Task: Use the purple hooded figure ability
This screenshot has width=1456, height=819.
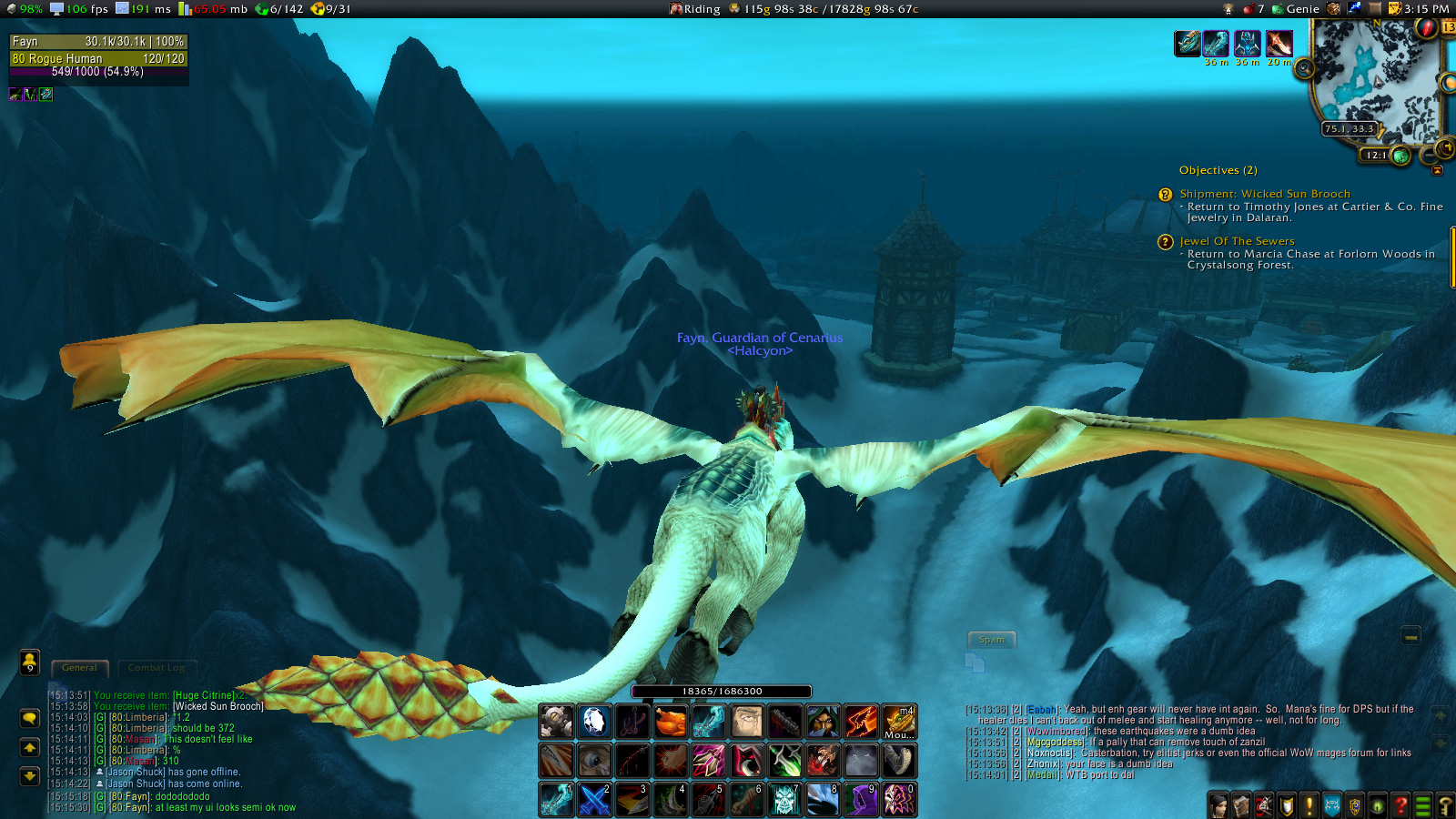Action: click(861, 800)
